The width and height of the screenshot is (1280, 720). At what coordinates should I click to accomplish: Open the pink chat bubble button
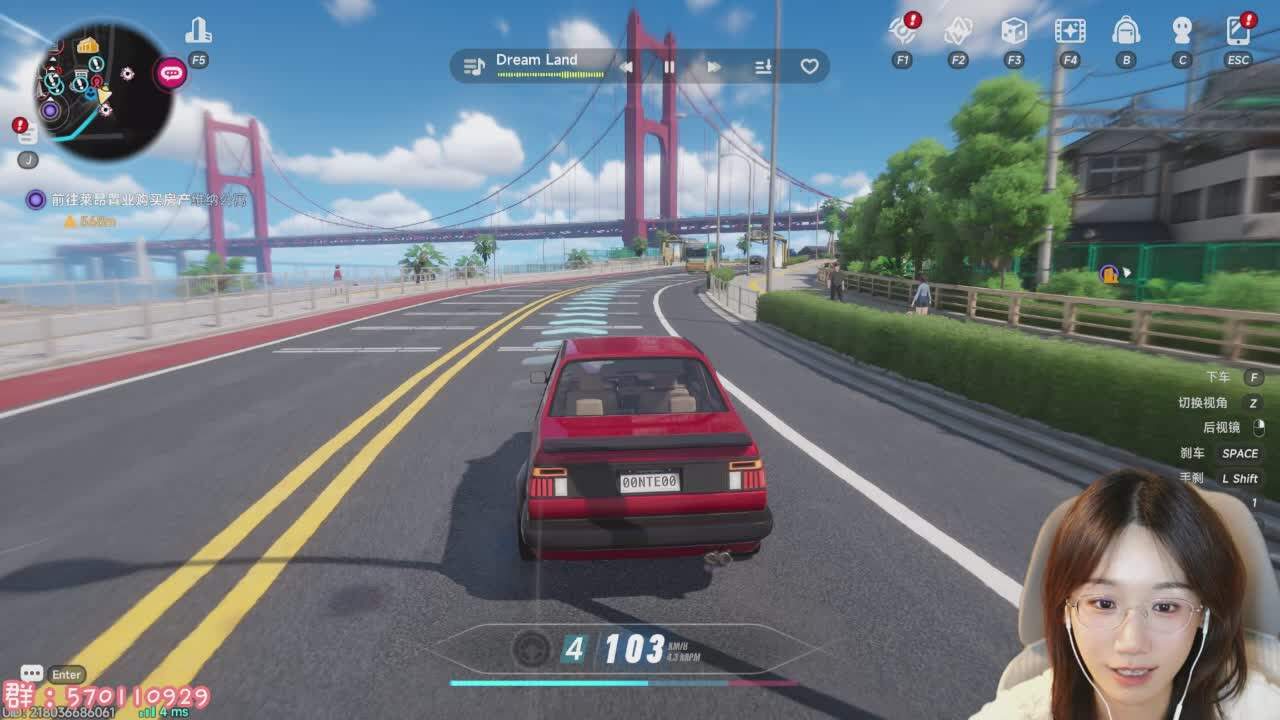tap(171, 72)
